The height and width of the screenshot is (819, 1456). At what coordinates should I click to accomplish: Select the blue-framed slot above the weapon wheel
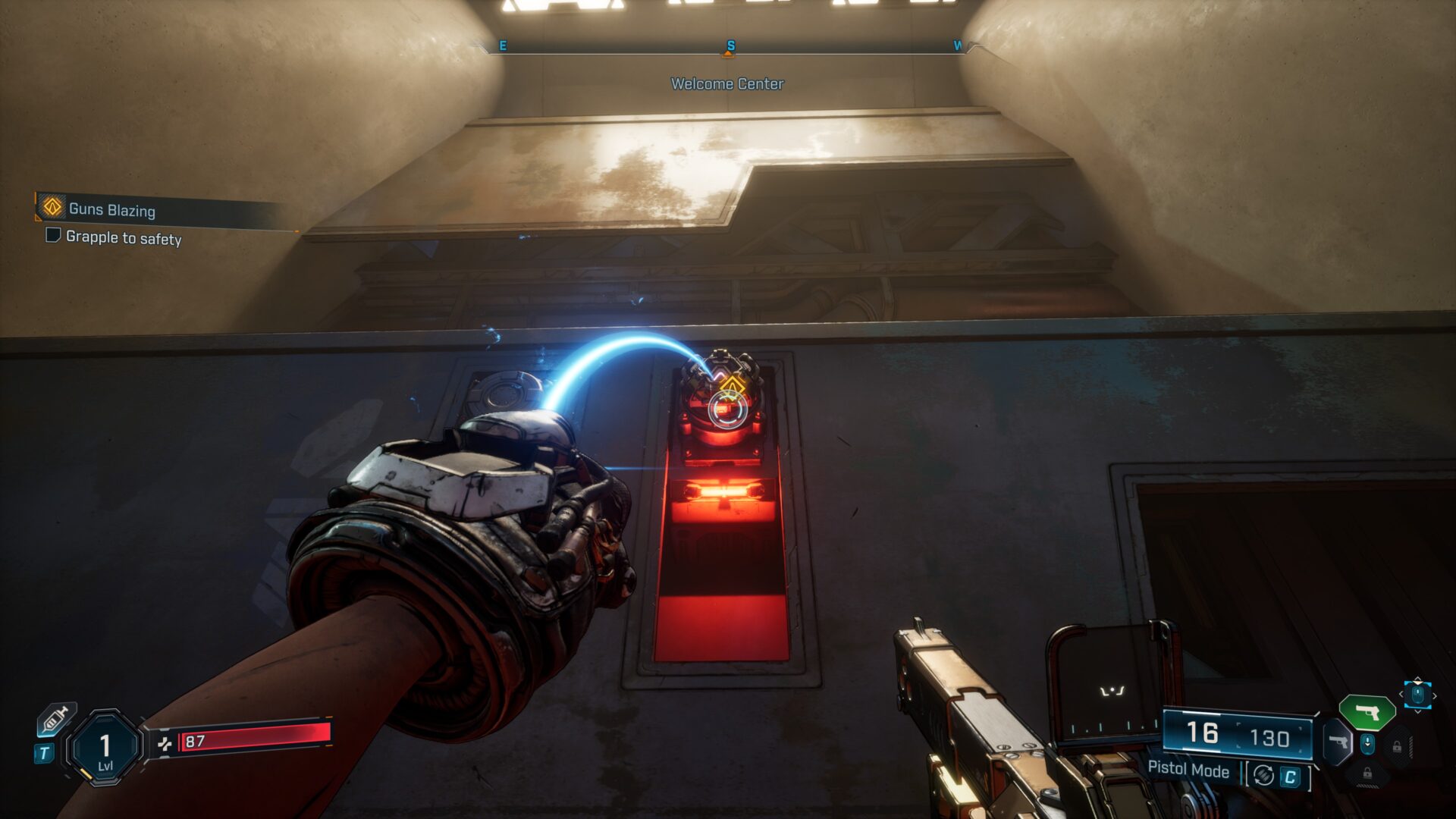point(1417,694)
